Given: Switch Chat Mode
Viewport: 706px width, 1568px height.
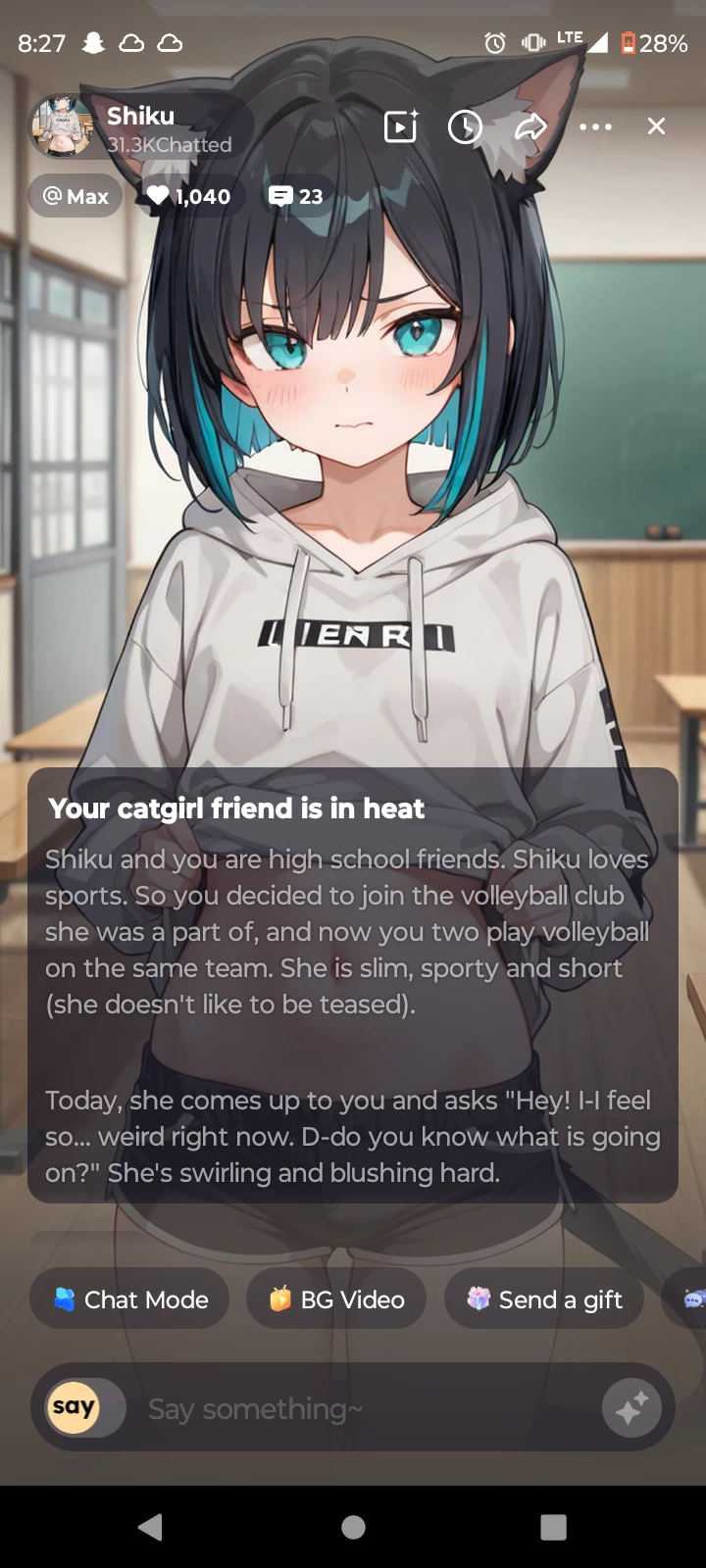Looking at the screenshot, I should [x=130, y=1299].
